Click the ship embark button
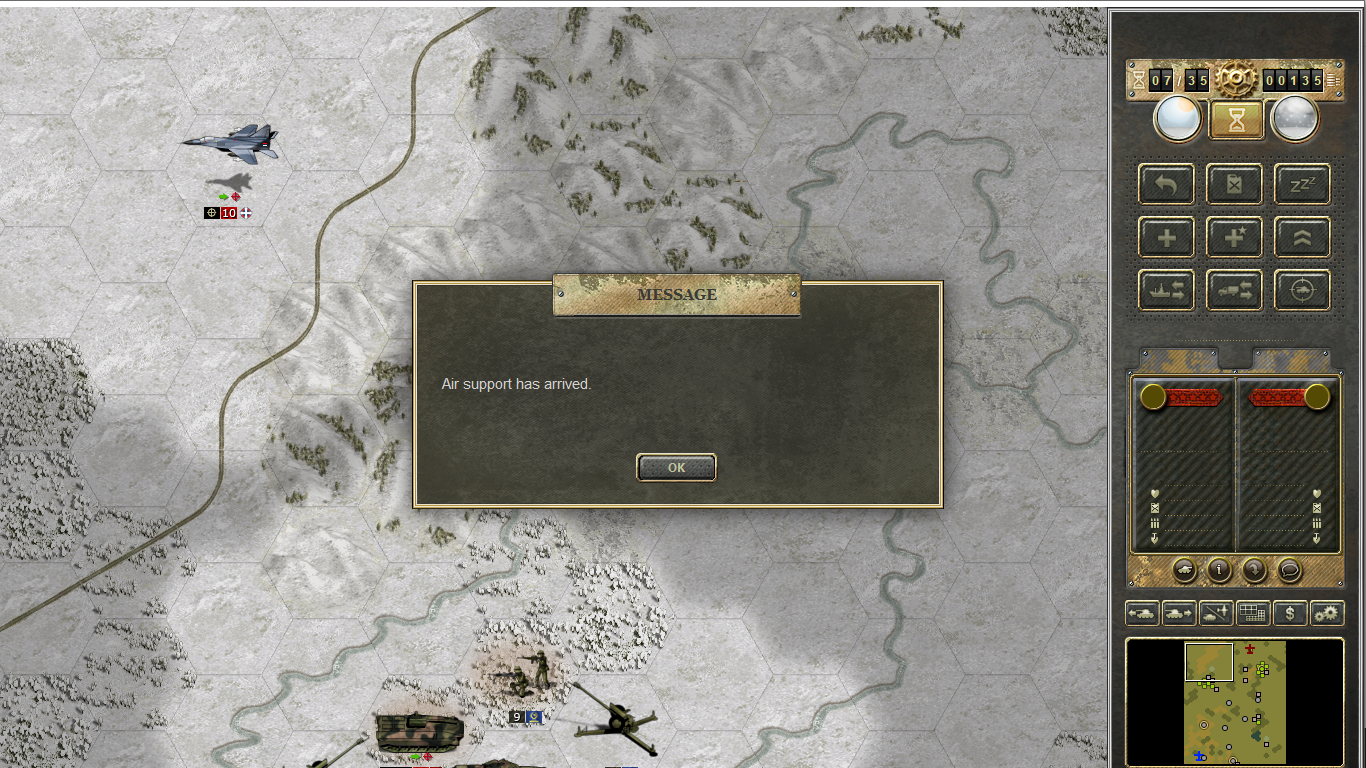The width and height of the screenshot is (1366, 768). tap(1166, 291)
